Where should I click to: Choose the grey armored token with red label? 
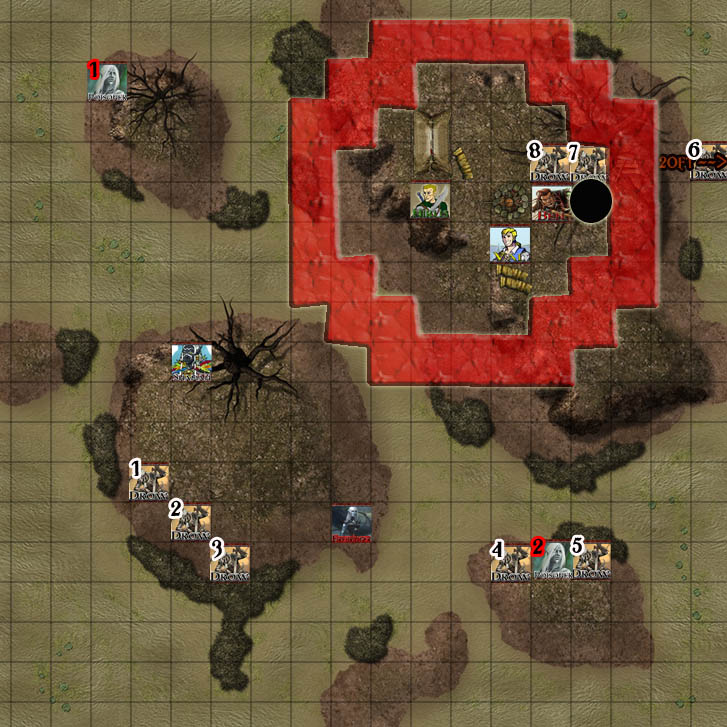point(351,523)
